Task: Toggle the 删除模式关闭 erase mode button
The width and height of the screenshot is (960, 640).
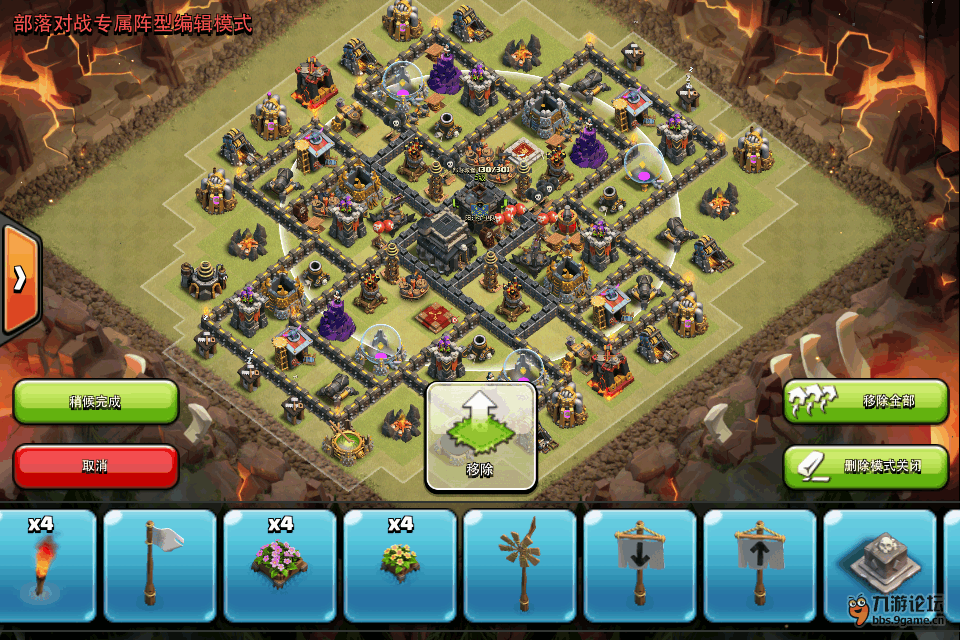Action: click(865, 466)
